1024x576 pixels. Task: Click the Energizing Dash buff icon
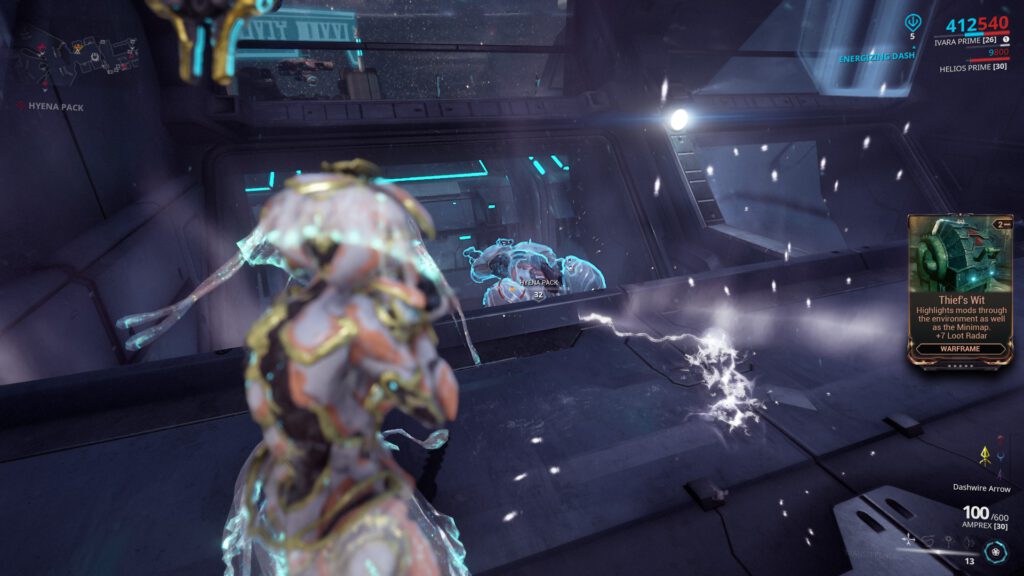[912, 23]
